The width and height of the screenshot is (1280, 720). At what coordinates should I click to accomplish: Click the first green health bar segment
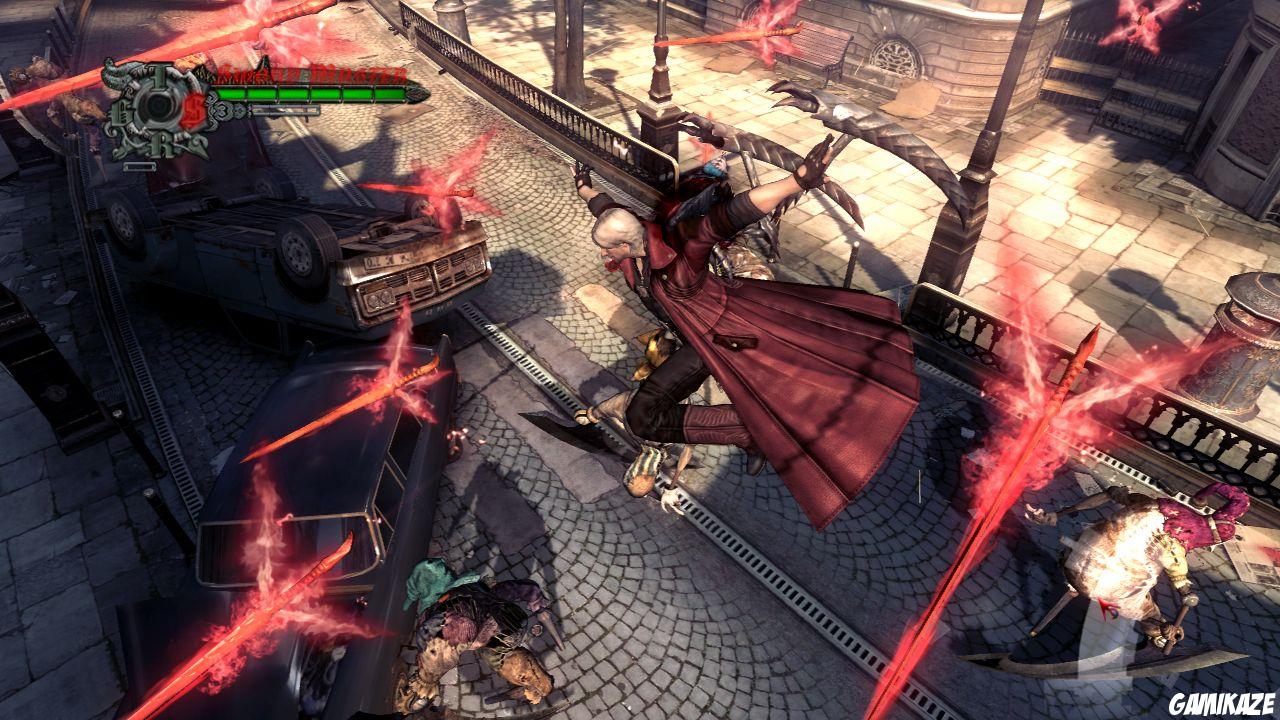coord(231,94)
